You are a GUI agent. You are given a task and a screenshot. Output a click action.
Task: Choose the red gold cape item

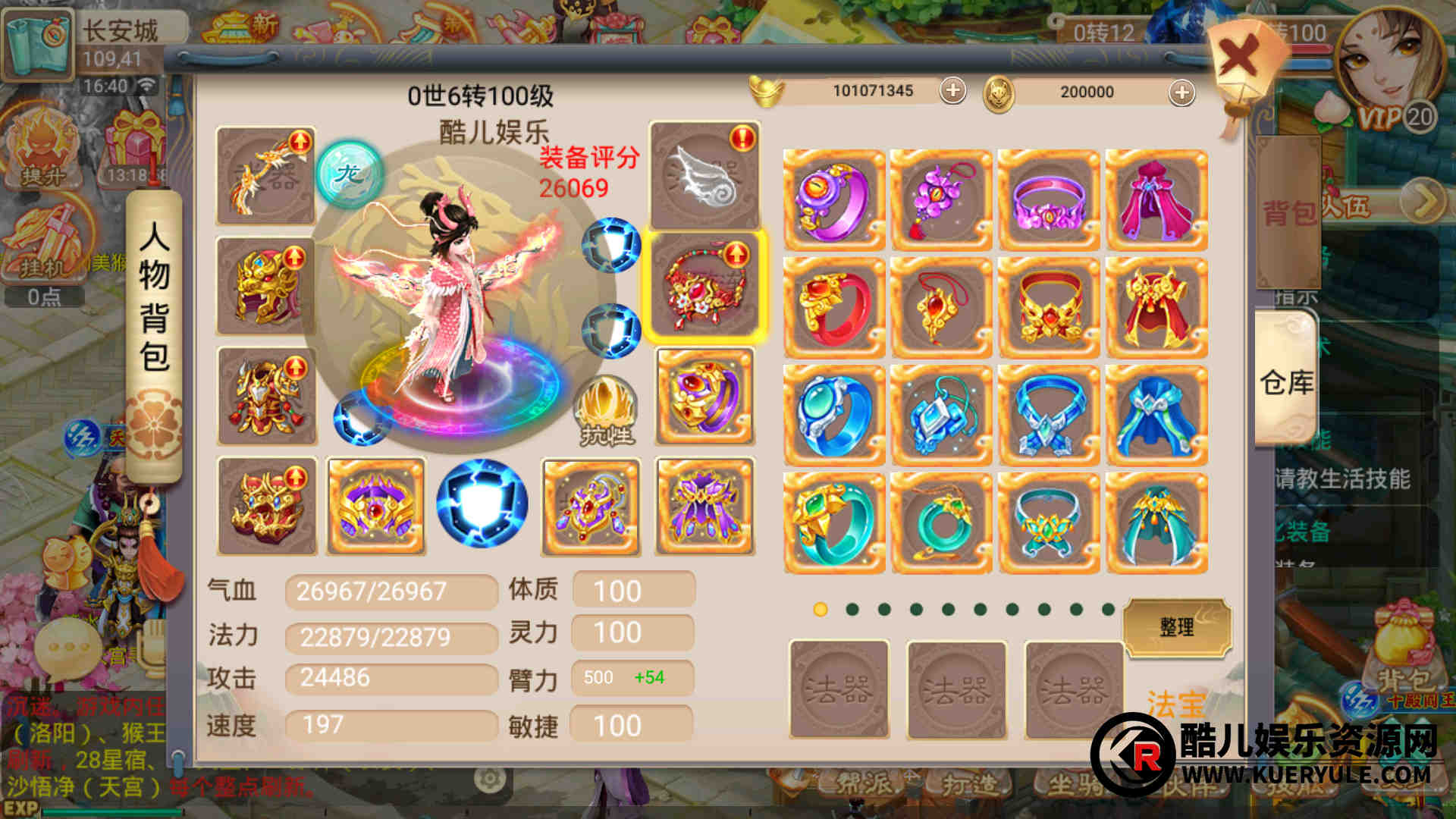click(x=1156, y=308)
